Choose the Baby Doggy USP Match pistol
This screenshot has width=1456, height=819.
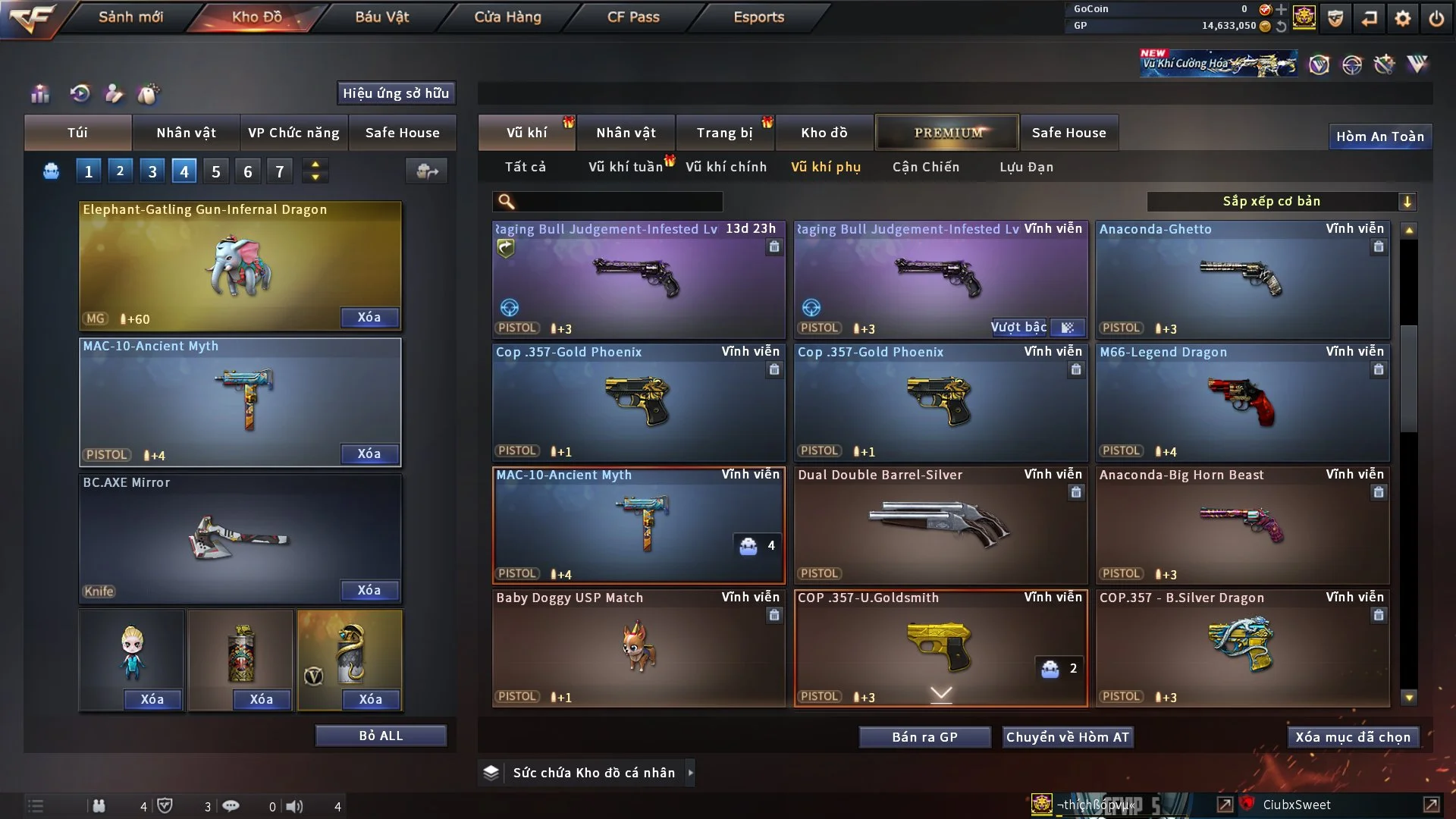pyautogui.click(x=639, y=648)
